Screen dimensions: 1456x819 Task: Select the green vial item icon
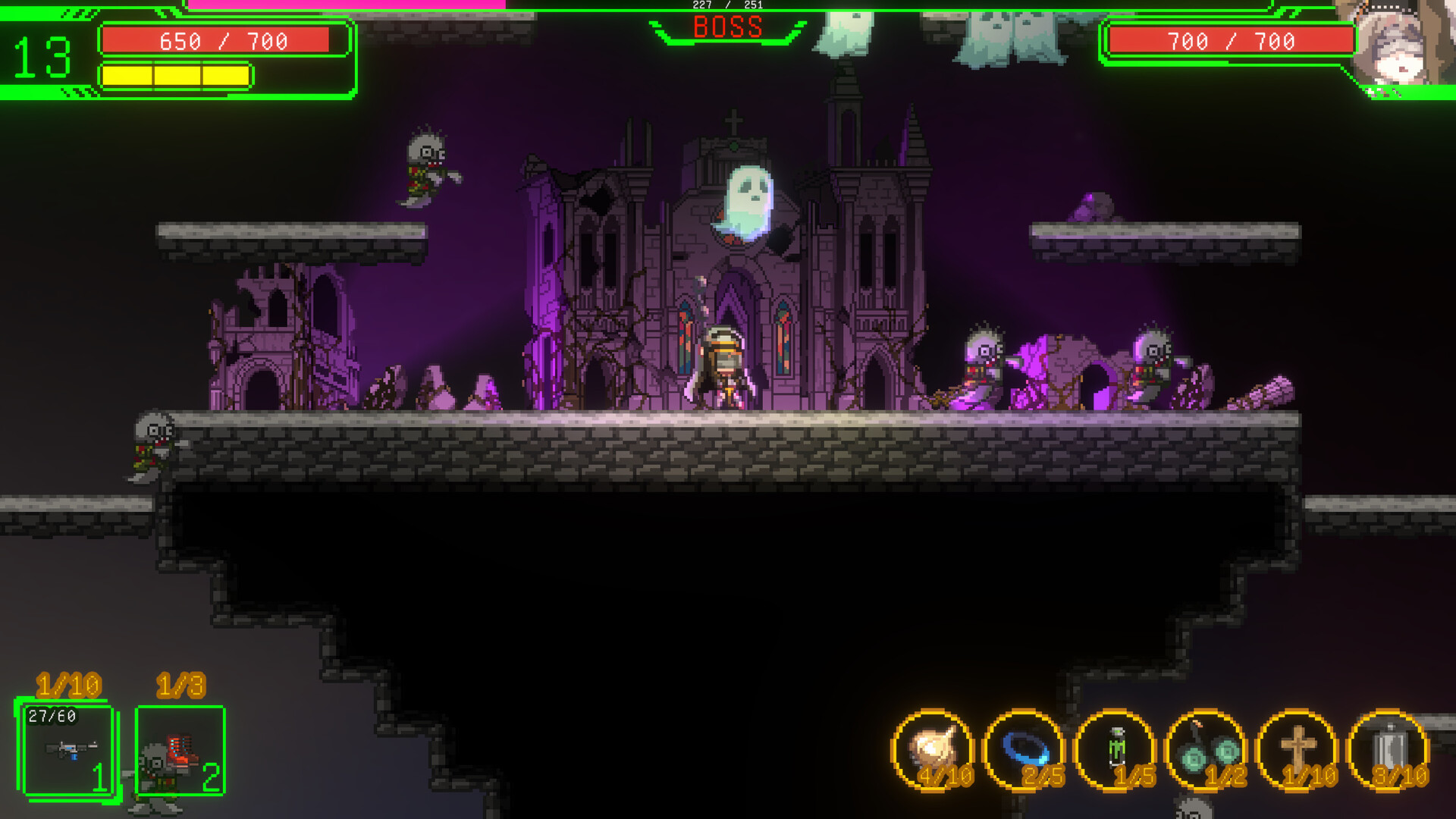tap(1115, 750)
